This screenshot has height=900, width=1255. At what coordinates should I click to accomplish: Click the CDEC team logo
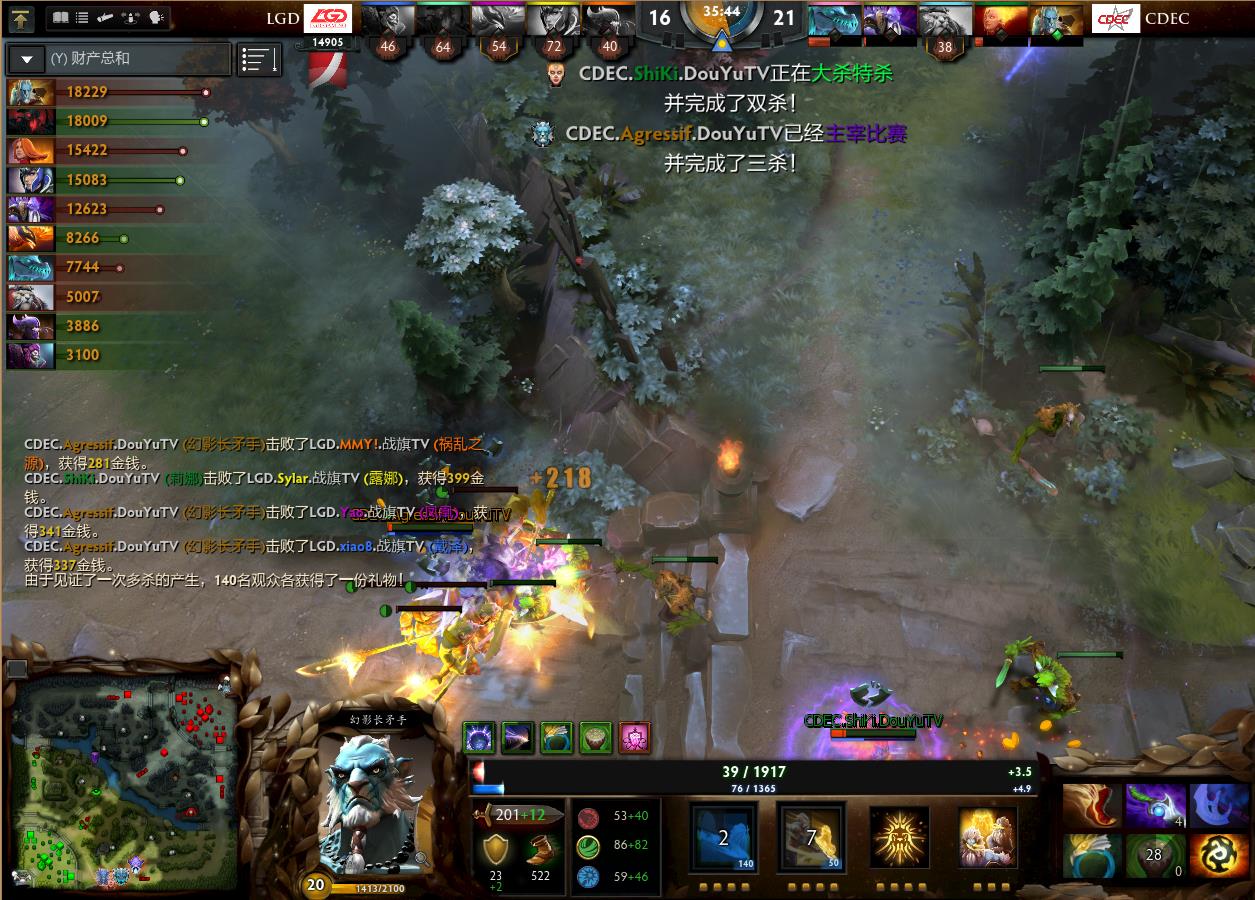[x=1115, y=18]
